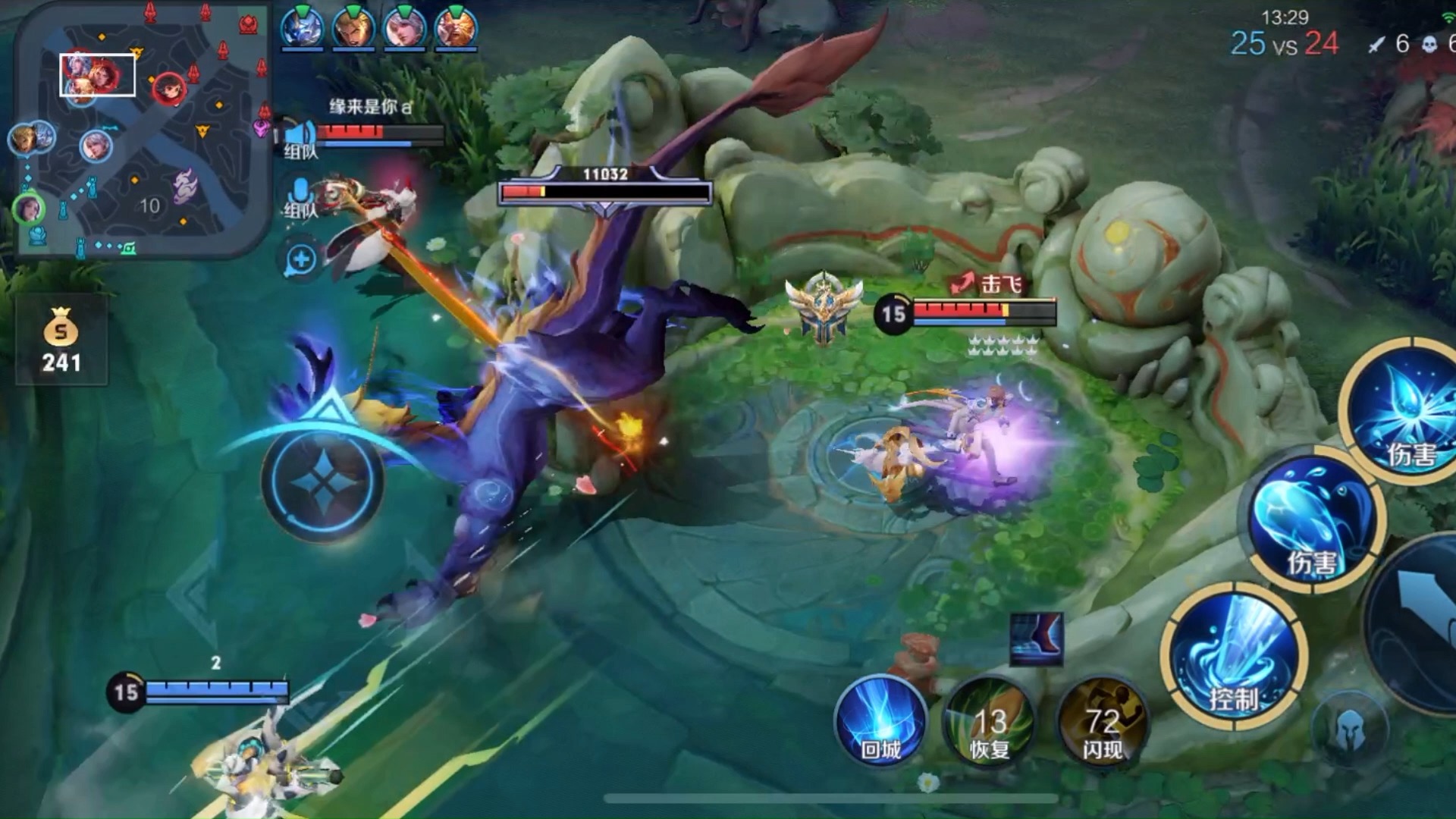Click the minimap in the corner
Image resolution: width=1456 pixels, height=819 pixels.
[x=143, y=129]
